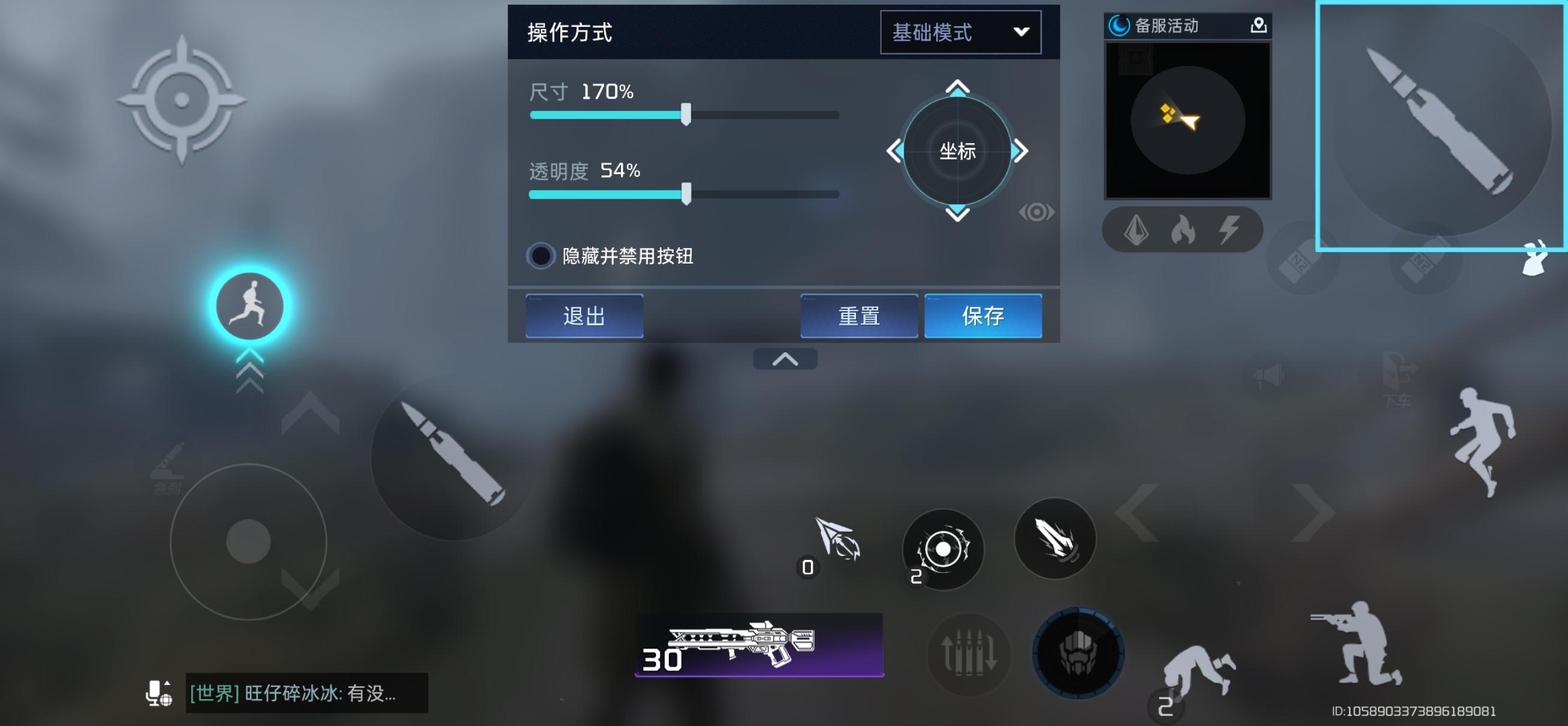Select the fire element toggle
Screen dimensions: 1568x726
tap(1183, 229)
